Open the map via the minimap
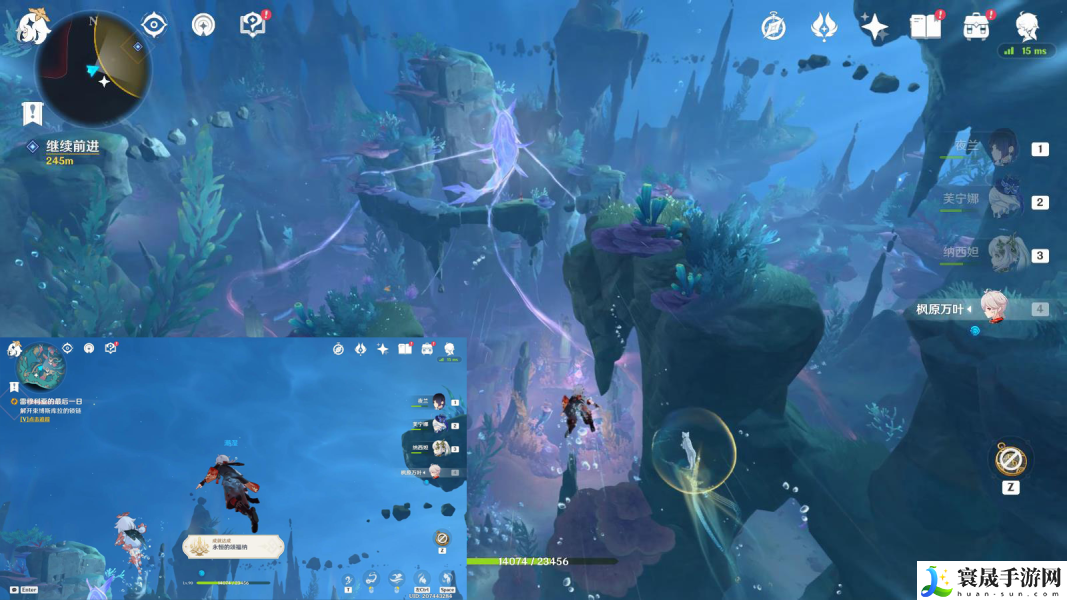This screenshot has width=1067, height=600. 93,66
